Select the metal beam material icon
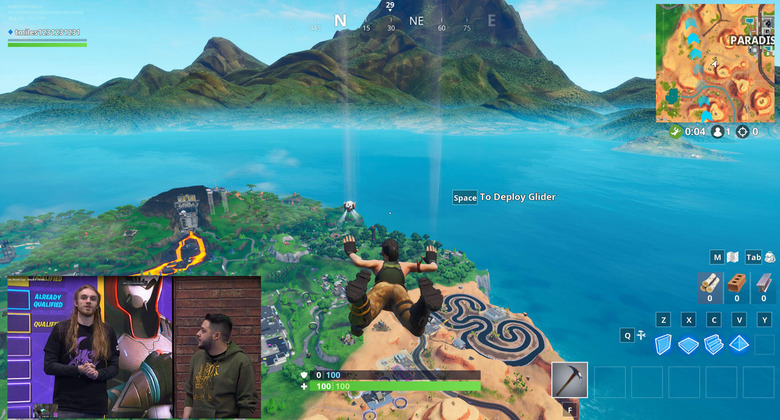This screenshot has width=780, height=420. tap(764, 284)
